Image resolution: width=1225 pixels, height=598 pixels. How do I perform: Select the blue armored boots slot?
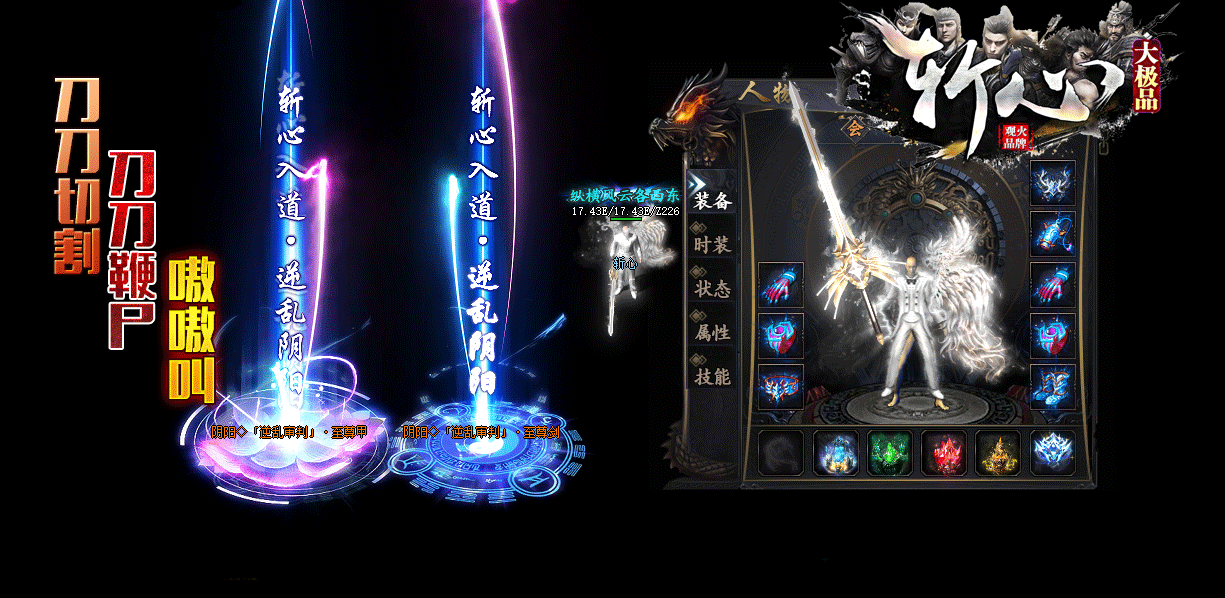pyautogui.click(x=1053, y=386)
